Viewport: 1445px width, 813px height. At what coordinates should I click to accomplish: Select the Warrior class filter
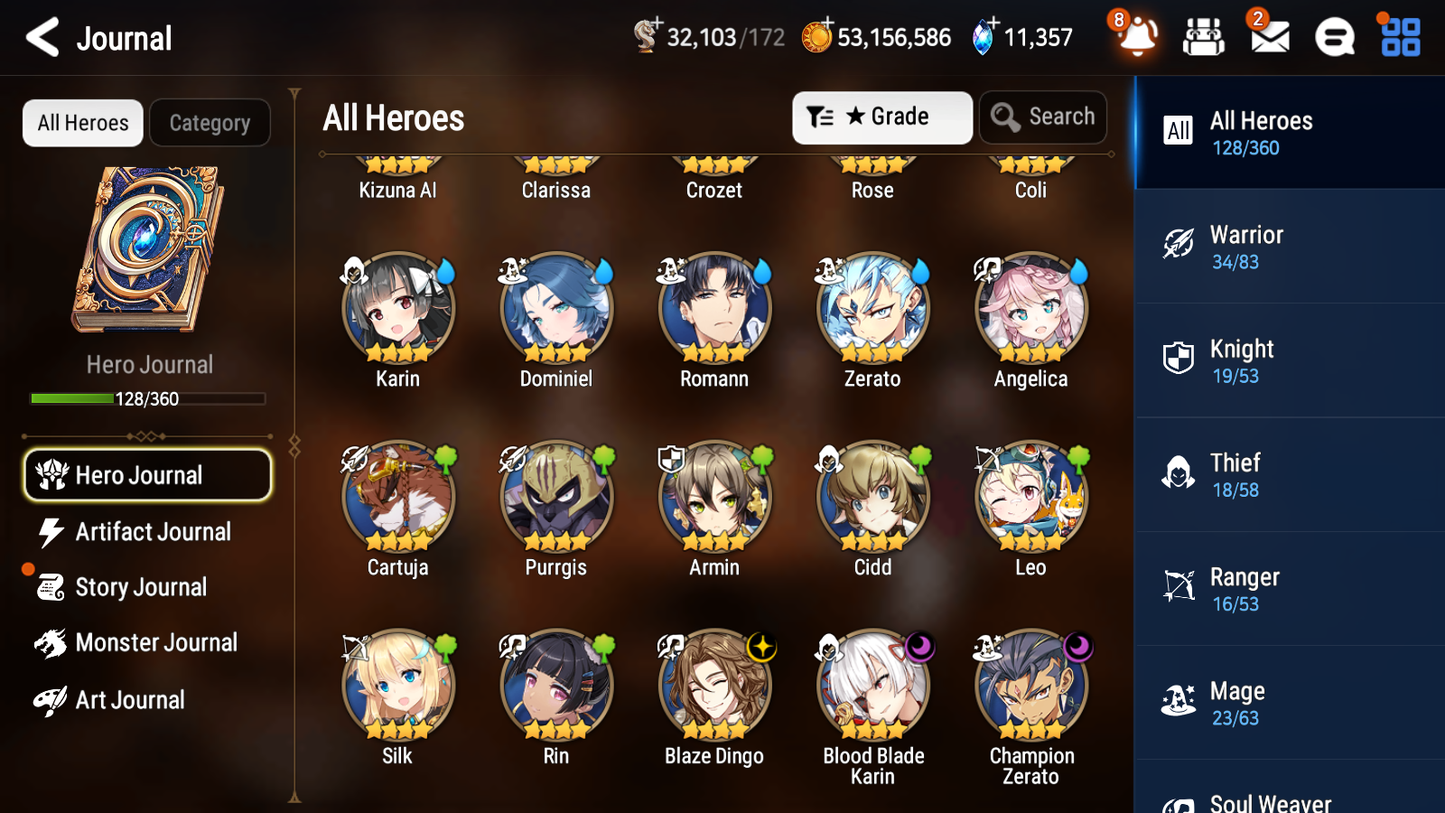[1289, 246]
